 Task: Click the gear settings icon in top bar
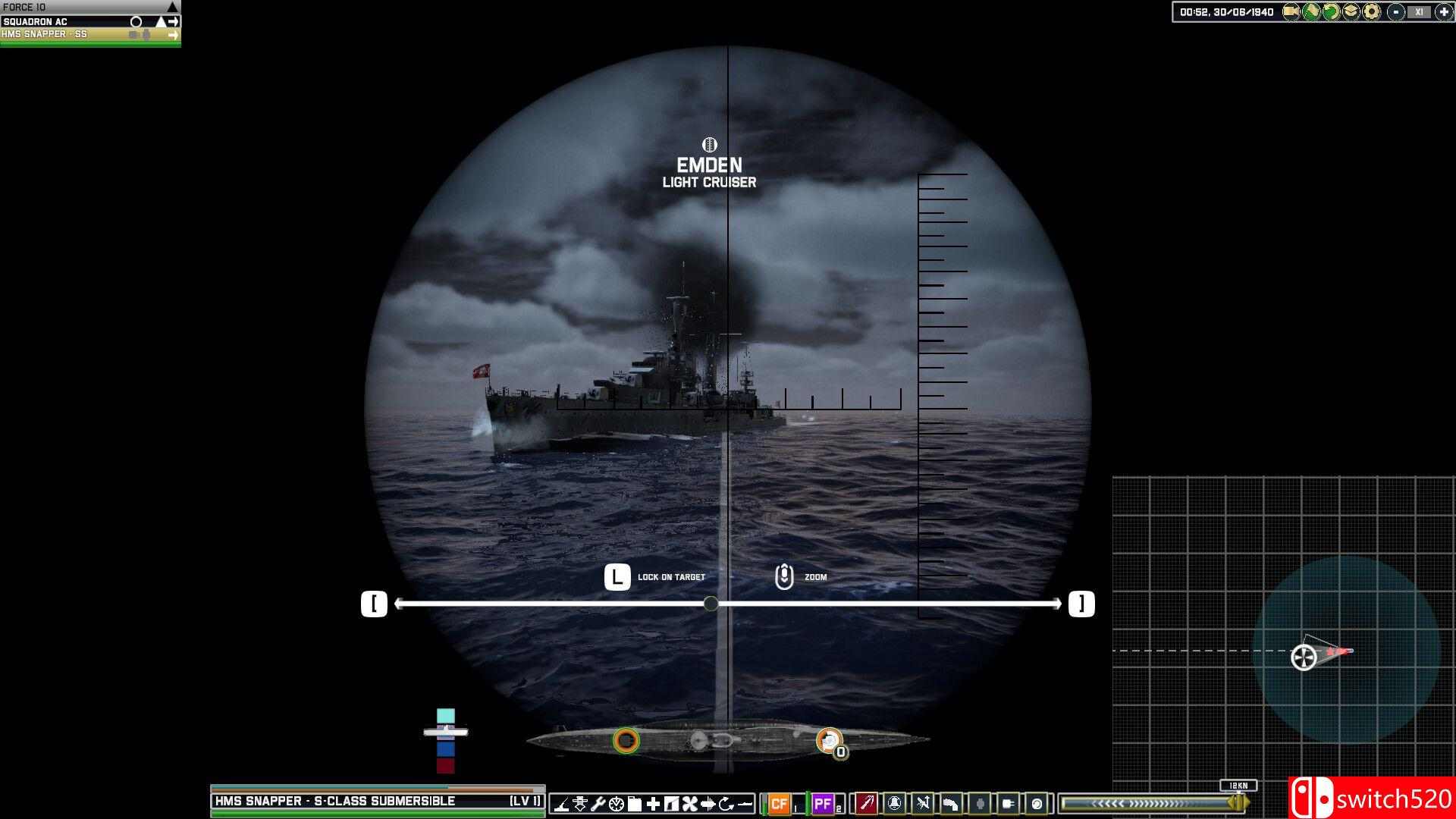point(1370,12)
